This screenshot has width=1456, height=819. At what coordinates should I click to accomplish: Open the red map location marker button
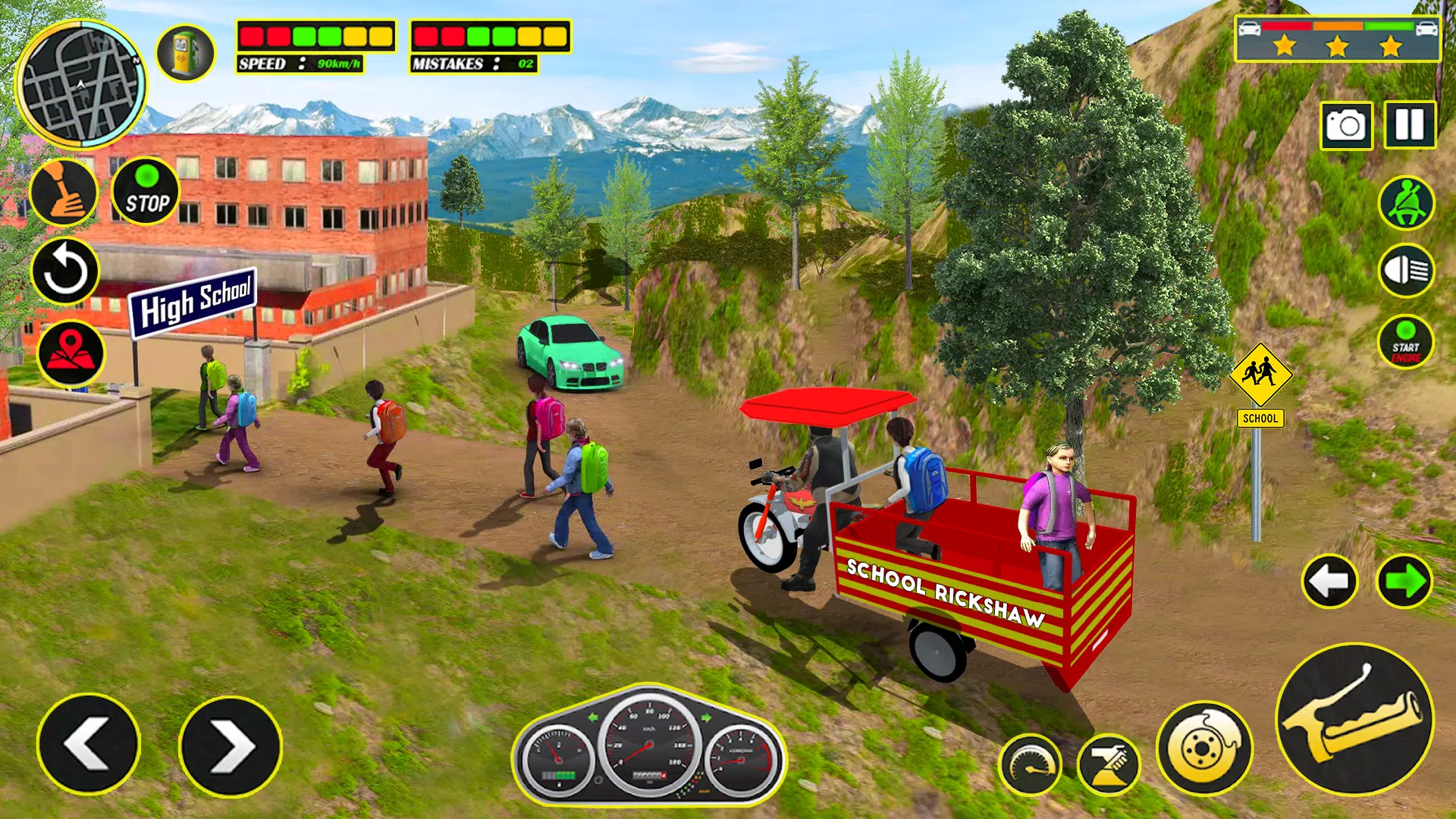tap(71, 353)
